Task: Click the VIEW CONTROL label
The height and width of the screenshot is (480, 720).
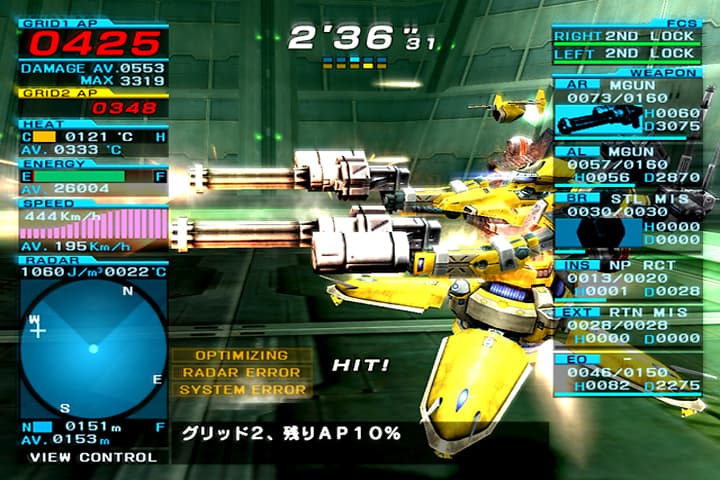Action: tap(93, 457)
